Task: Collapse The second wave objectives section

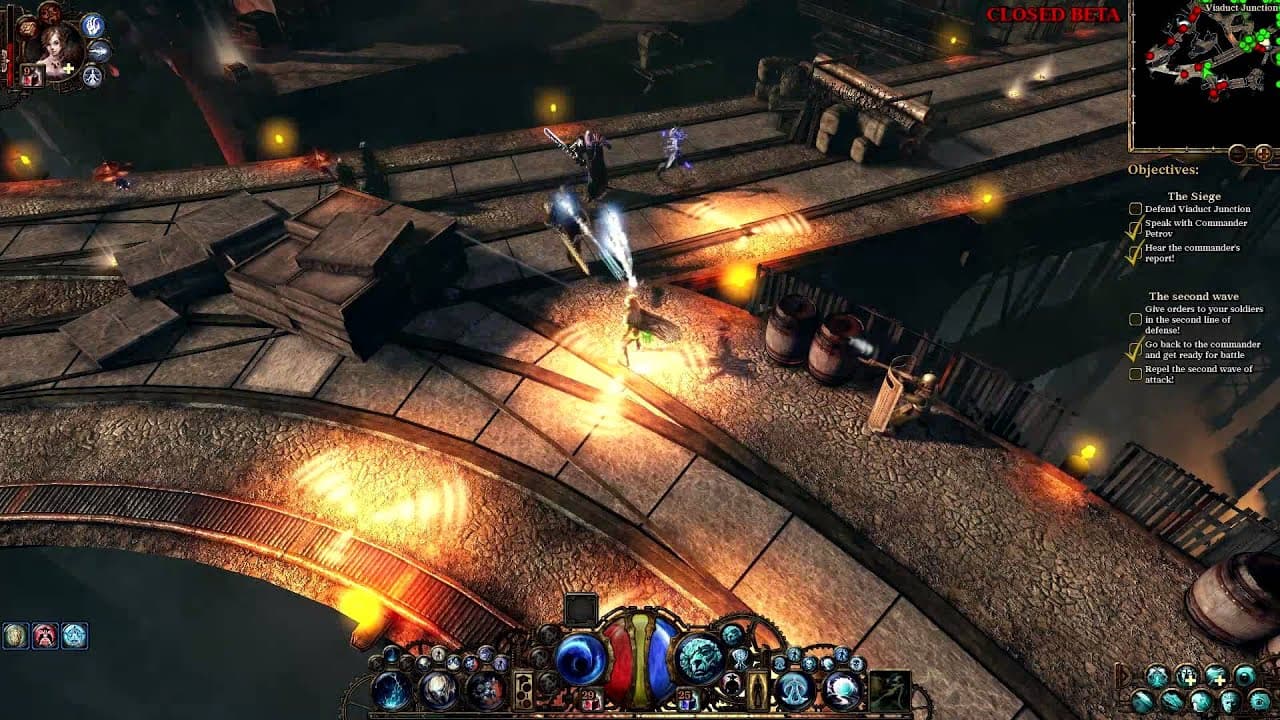Action: (x=1195, y=296)
